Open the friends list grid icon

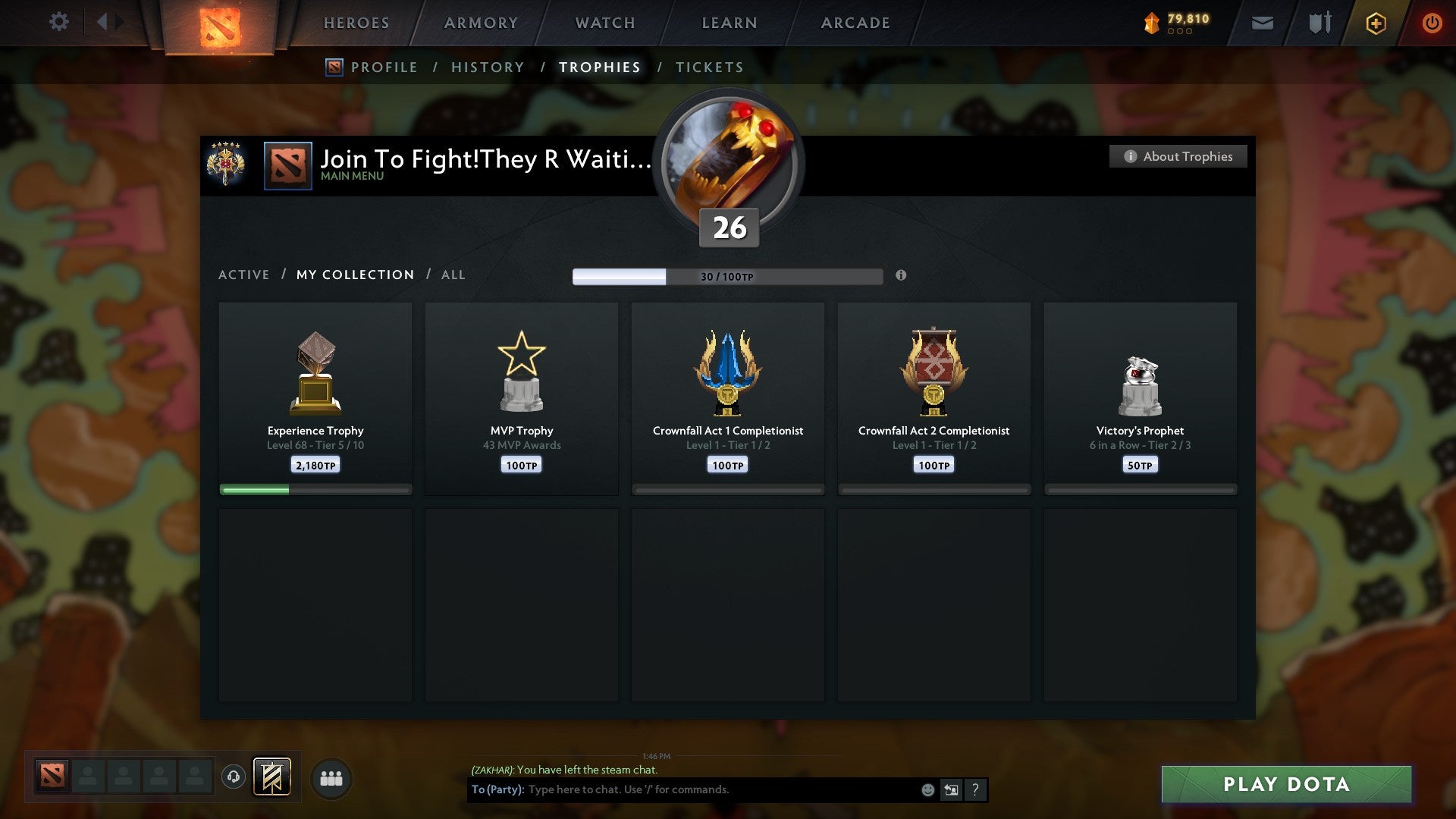pyautogui.click(x=331, y=777)
